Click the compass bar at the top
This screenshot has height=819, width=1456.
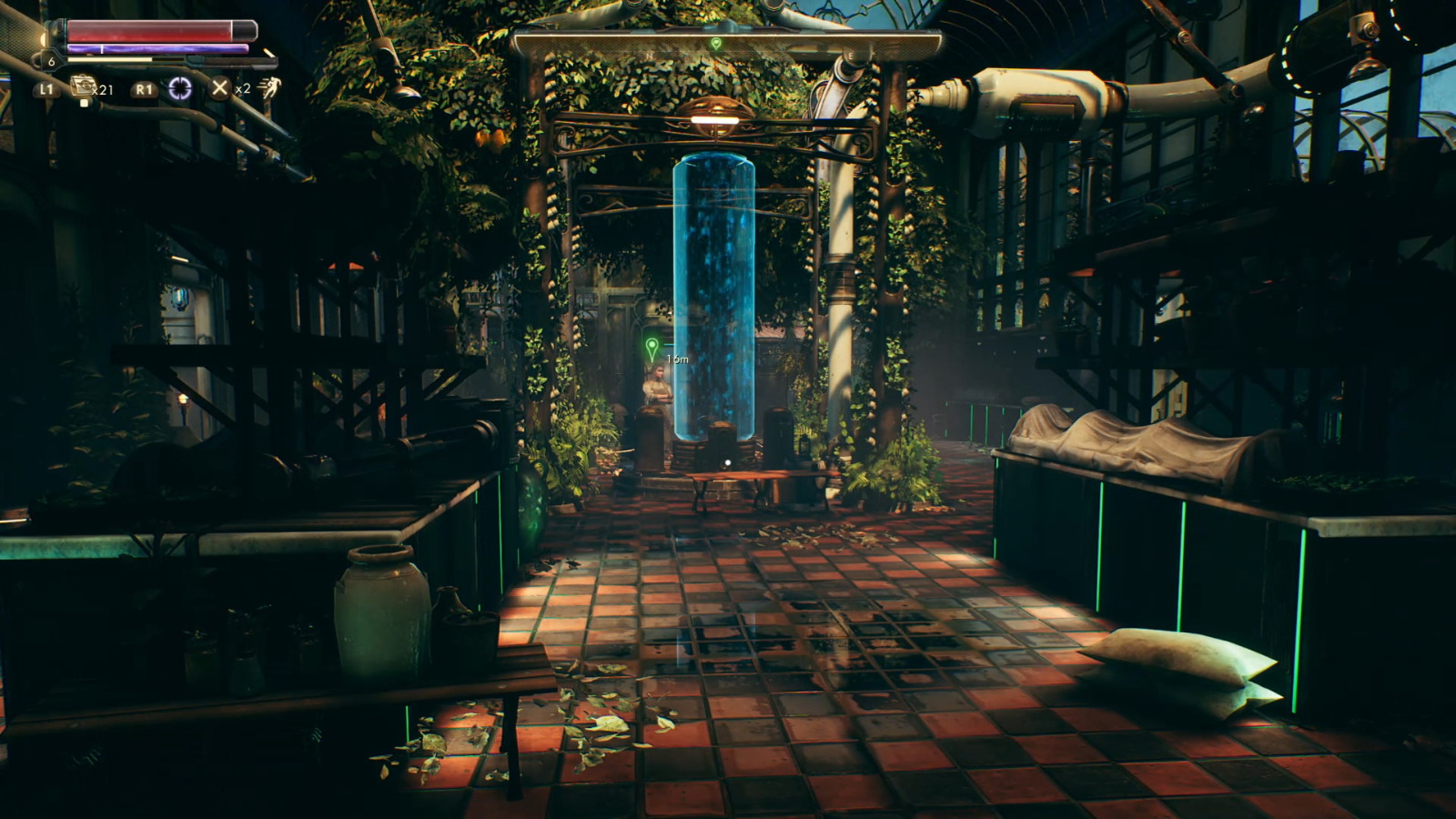click(x=728, y=41)
